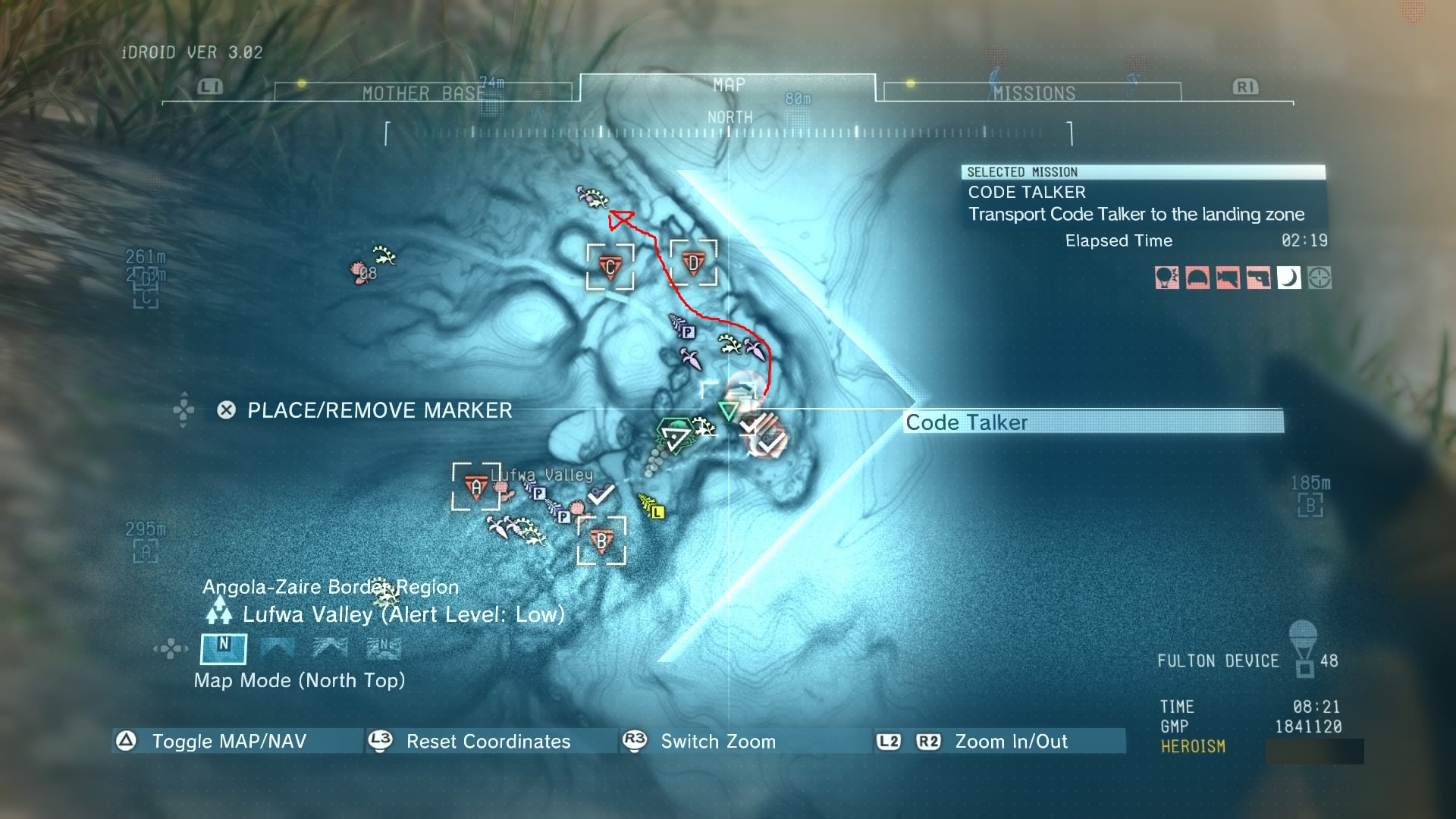
Task: Switch to the plain mountain map mode
Action: (277, 647)
